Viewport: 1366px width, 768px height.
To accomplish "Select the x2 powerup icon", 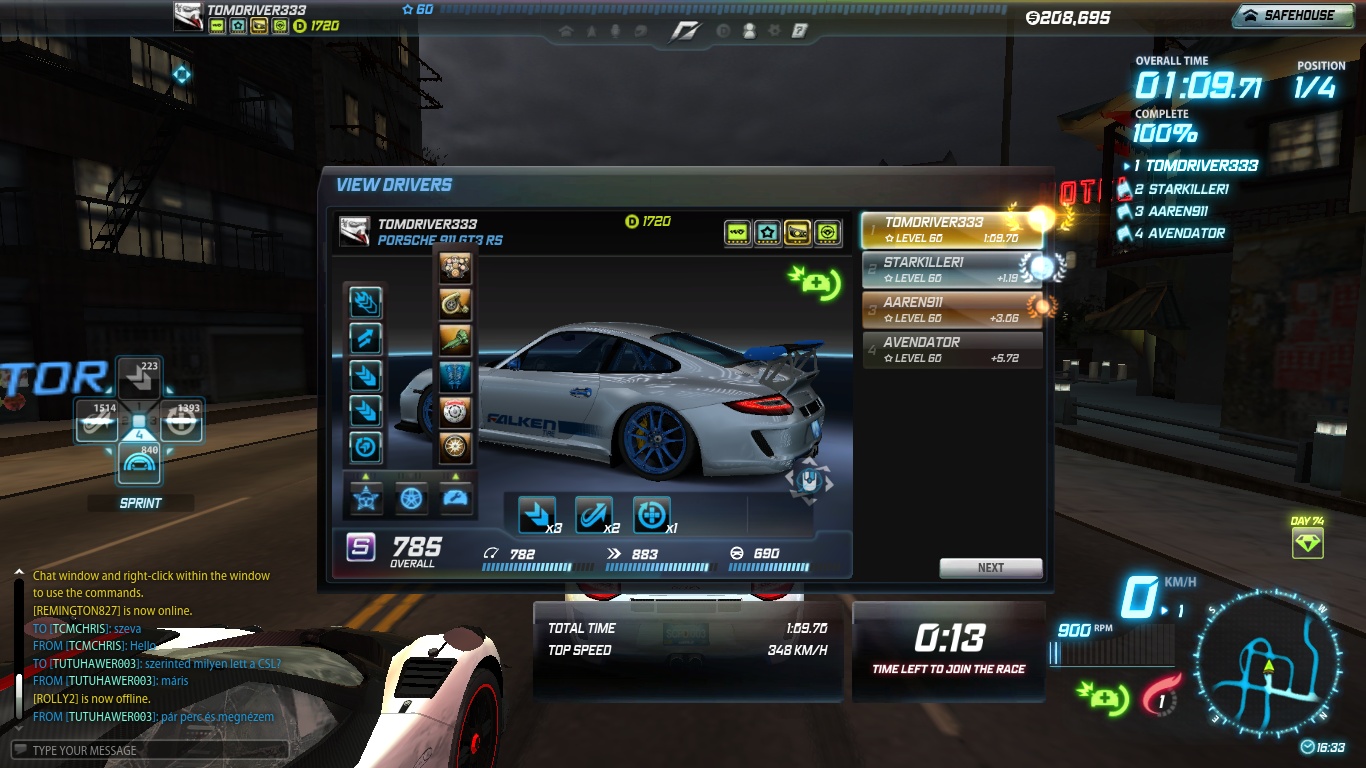I will pyautogui.click(x=594, y=515).
